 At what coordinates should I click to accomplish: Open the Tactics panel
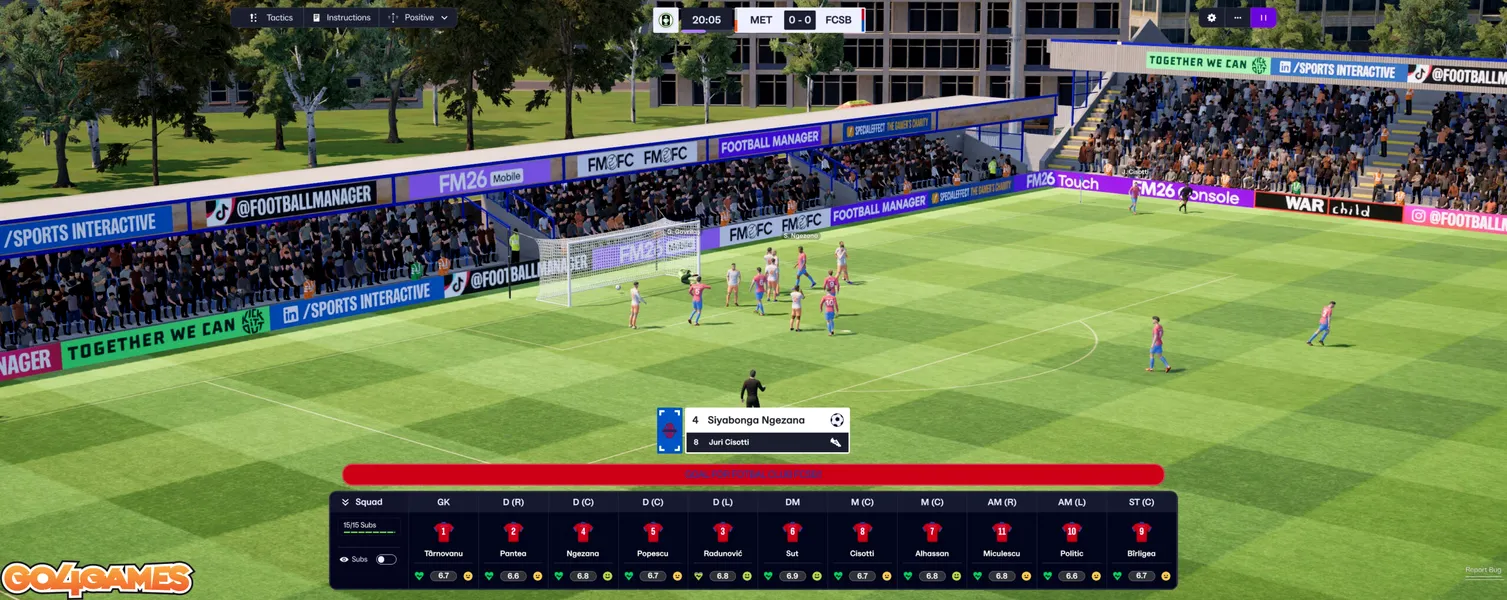272,18
